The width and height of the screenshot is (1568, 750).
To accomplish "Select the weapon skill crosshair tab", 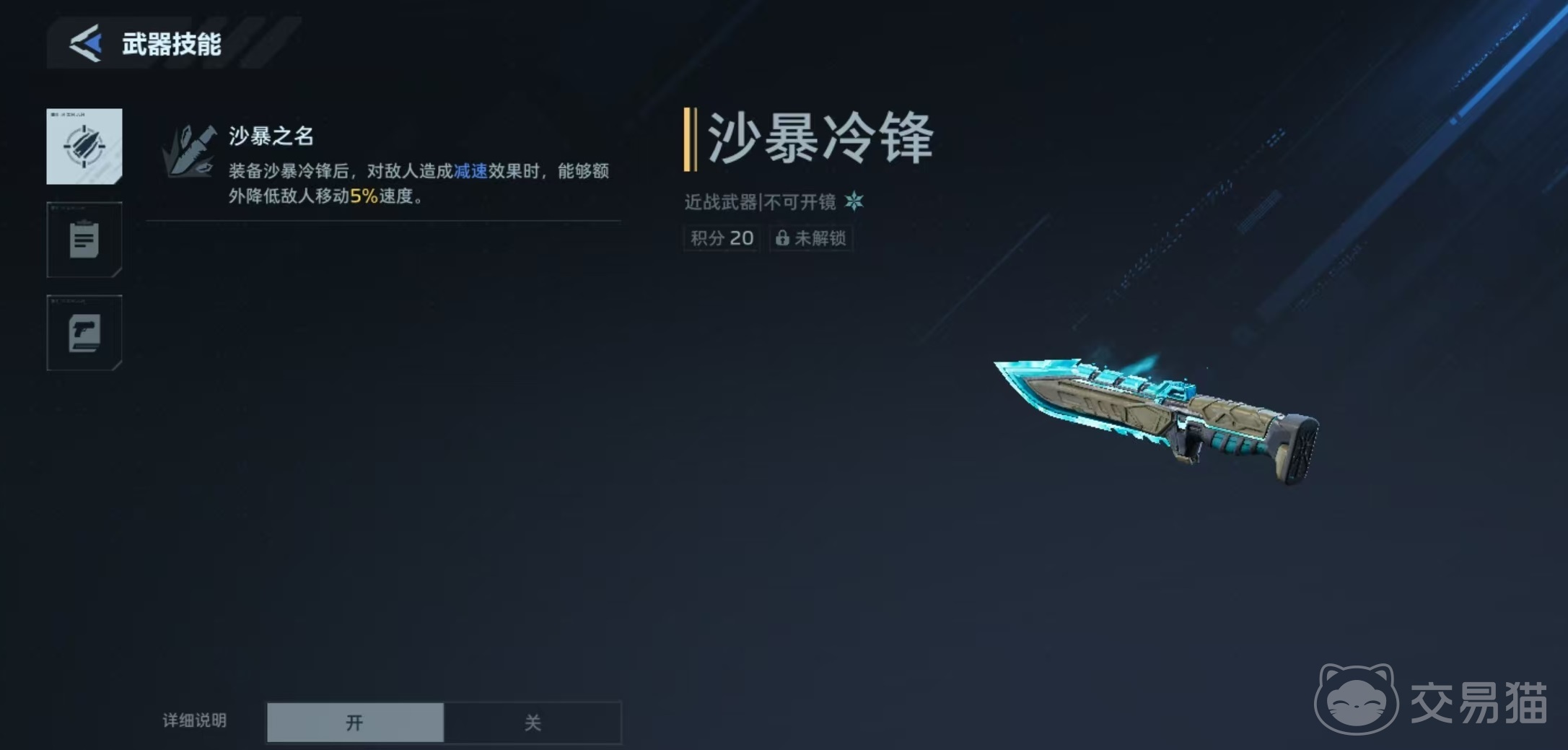I will coord(84,147).
